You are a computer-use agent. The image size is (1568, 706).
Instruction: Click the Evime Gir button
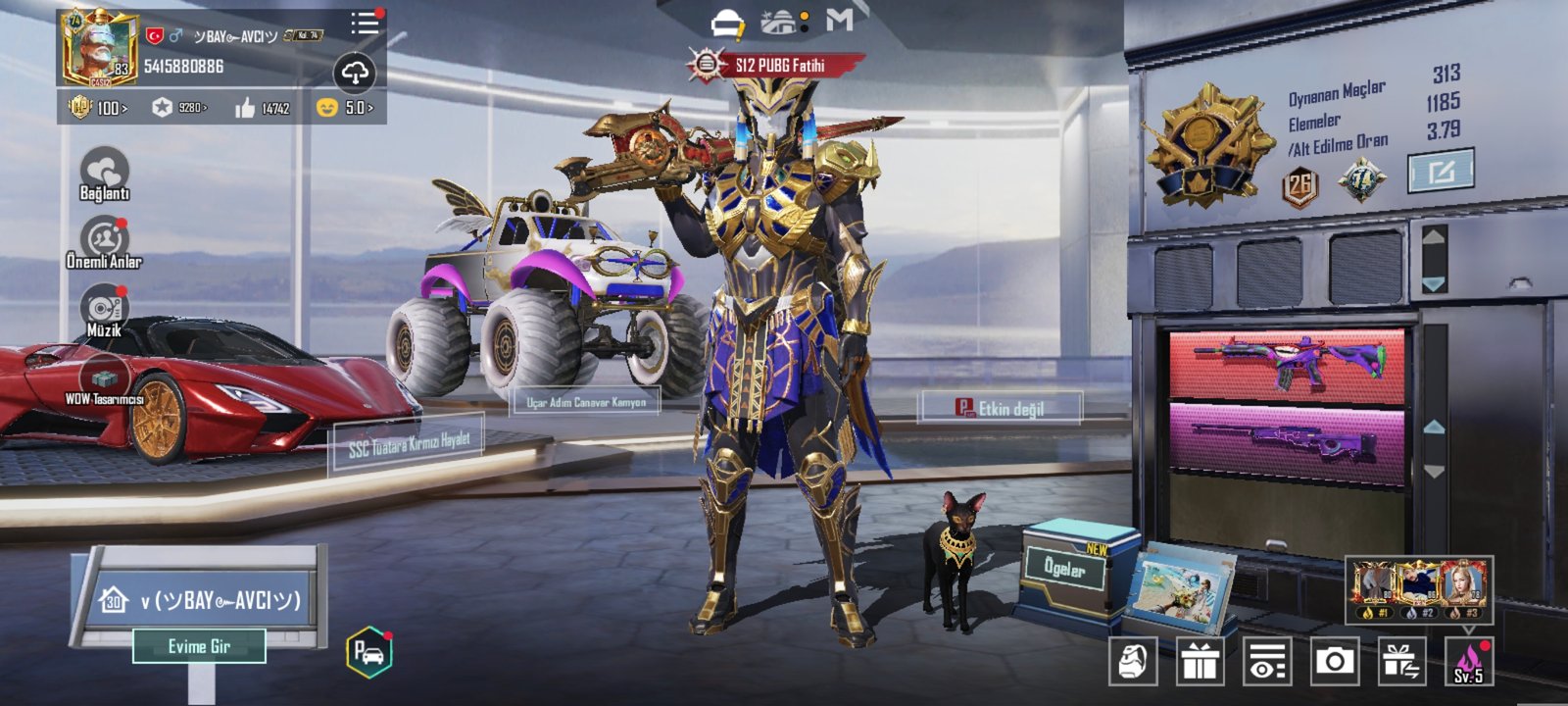199,646
